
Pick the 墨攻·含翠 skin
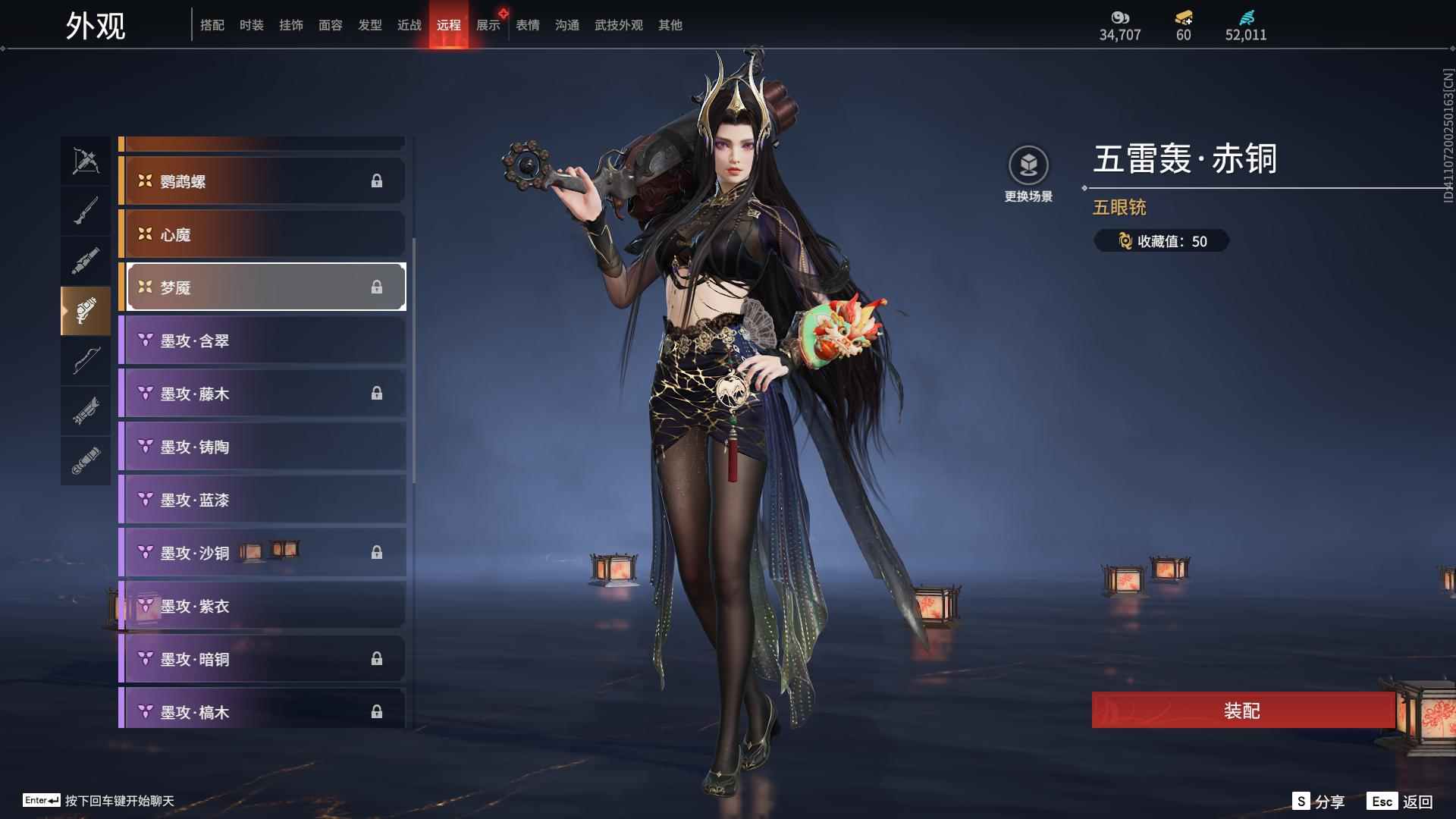click(x=262, y=340)
